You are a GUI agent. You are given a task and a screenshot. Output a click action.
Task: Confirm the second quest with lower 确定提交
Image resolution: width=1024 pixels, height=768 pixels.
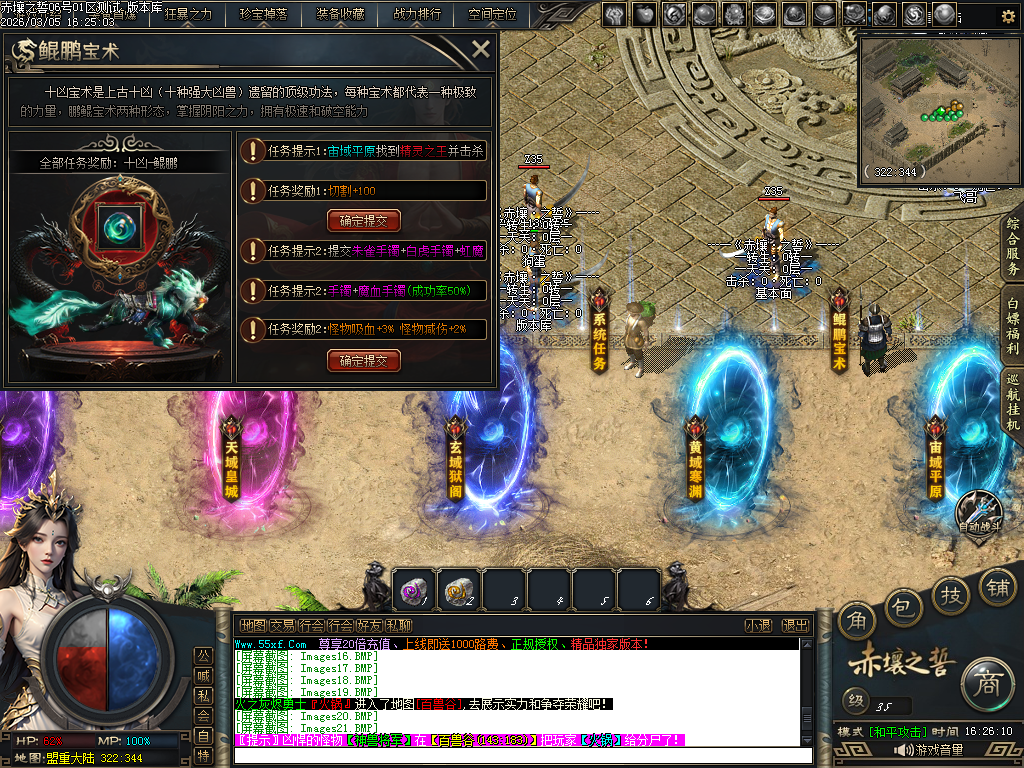pyautogui.click(x=363, y=360)
